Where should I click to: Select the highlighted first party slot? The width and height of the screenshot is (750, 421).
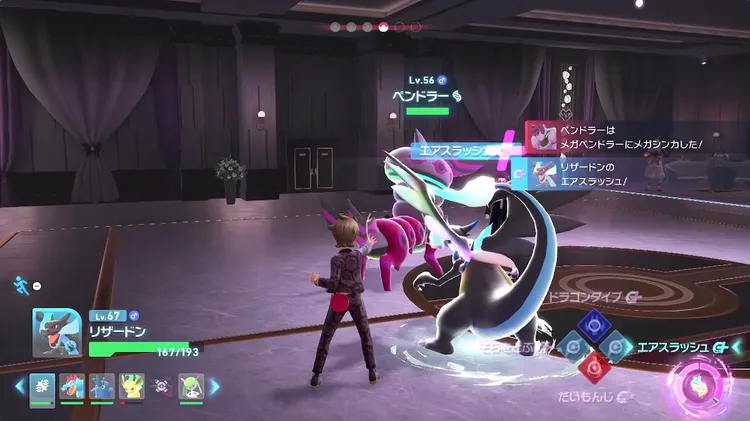click(42, 387)
